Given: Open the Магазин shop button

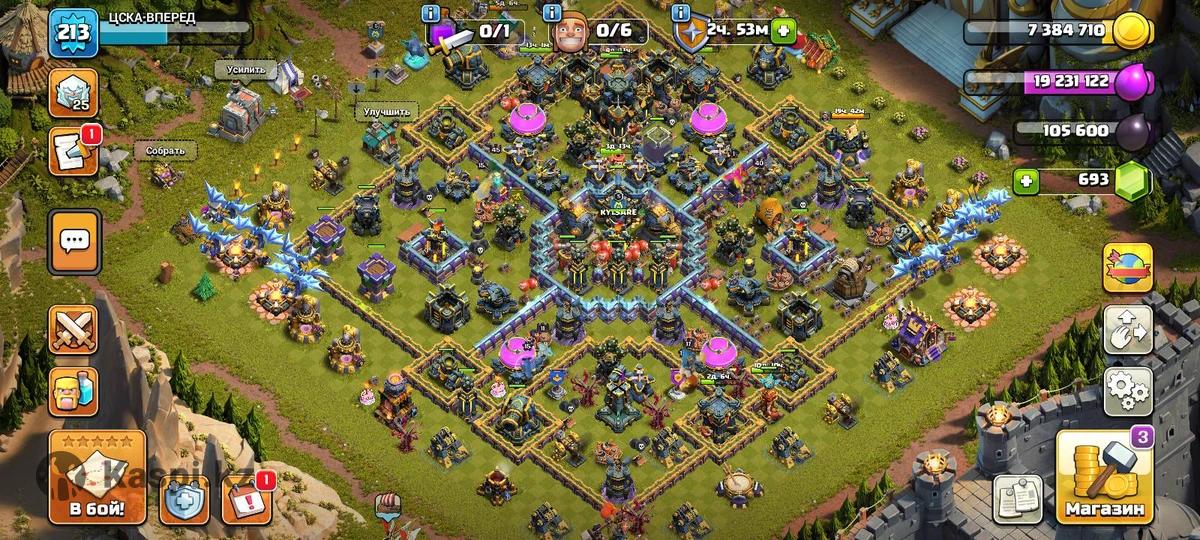Looking at the screenshot, I should coord(1103,478).
